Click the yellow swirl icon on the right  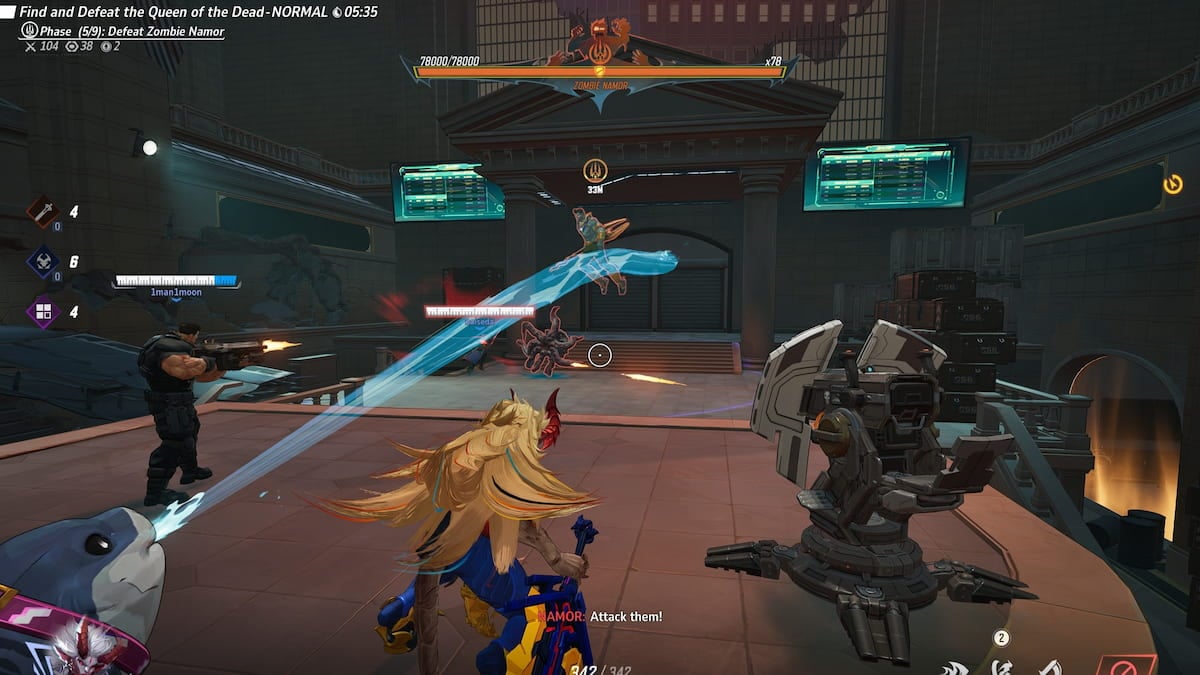tap(1174, 183)
